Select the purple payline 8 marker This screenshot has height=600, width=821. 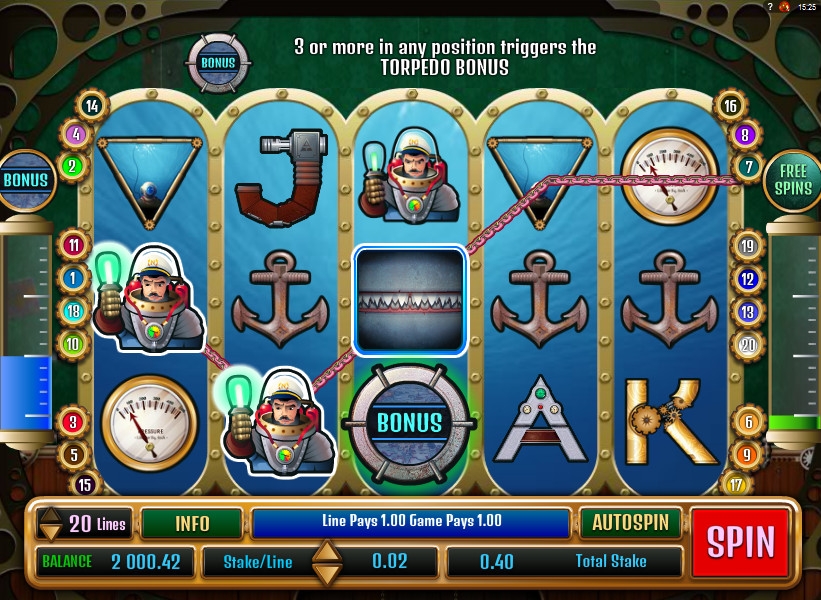point(745,134)
